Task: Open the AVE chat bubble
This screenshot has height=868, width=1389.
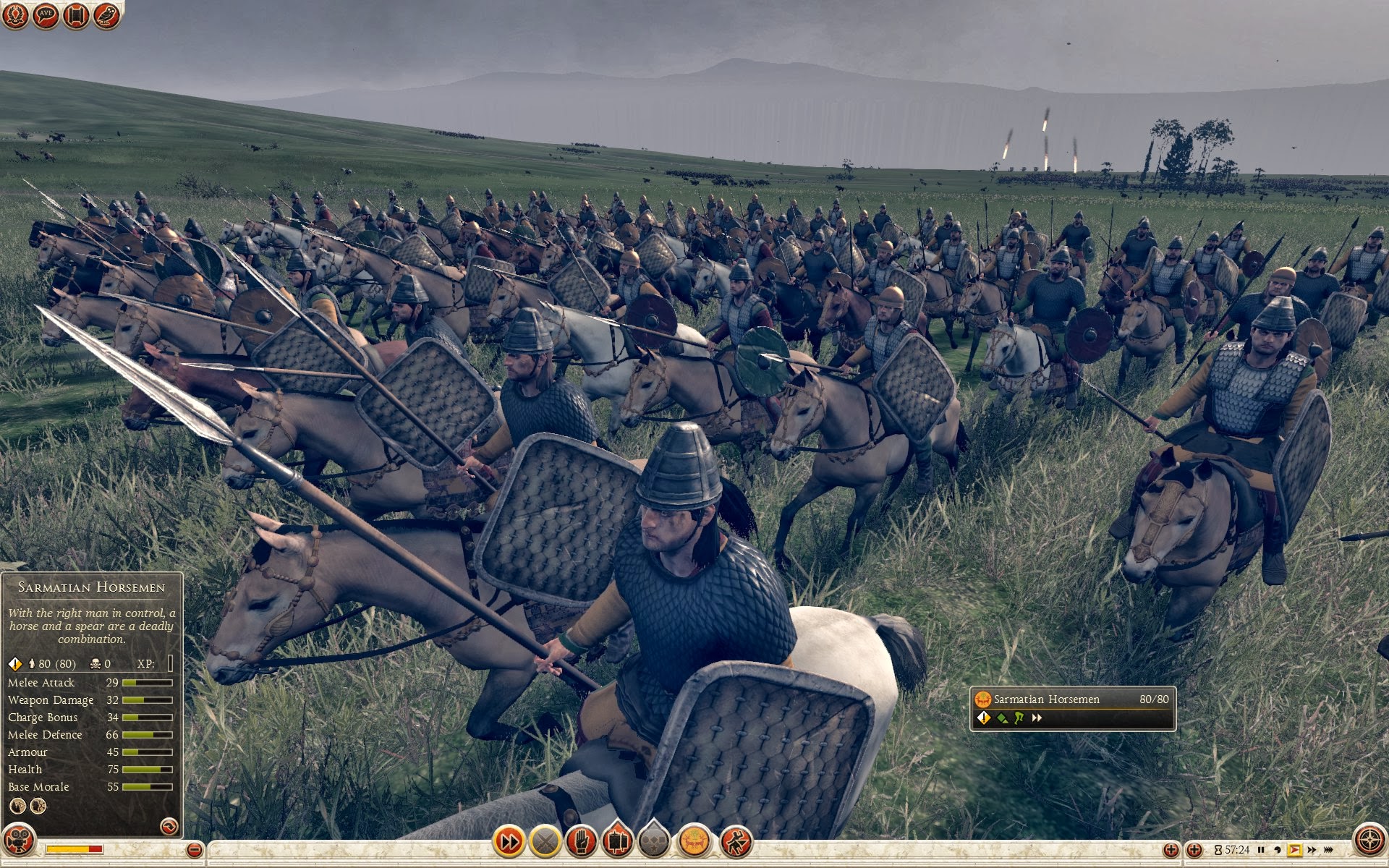Action: click(46, 15)
